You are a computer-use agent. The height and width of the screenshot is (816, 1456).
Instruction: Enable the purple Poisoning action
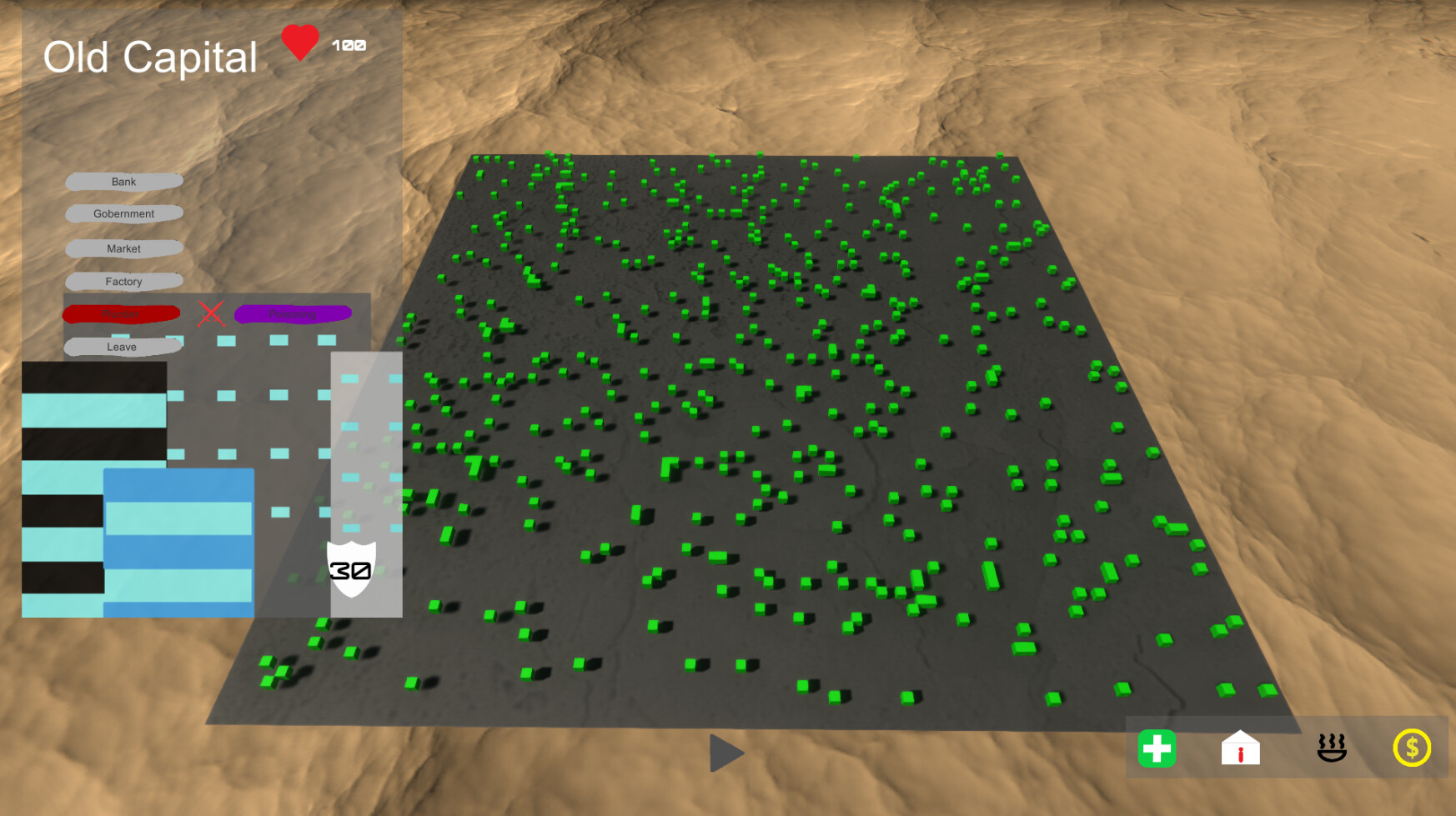click(x=293, y=313)
